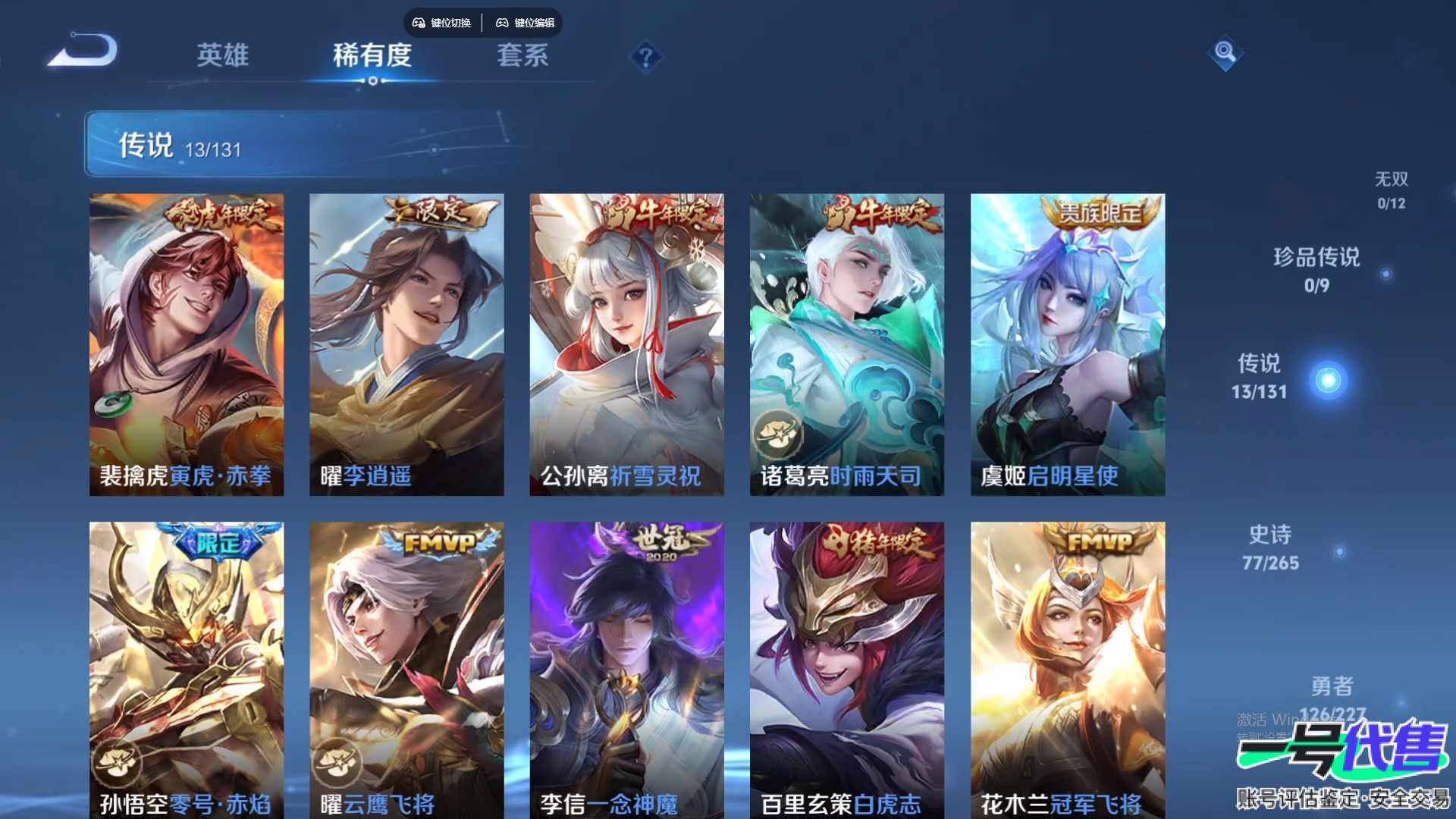Click the 键位切换 overlay button
The height and width of the screenshot is (819, 1456).
pyautogui.click(x=441, y=23)
